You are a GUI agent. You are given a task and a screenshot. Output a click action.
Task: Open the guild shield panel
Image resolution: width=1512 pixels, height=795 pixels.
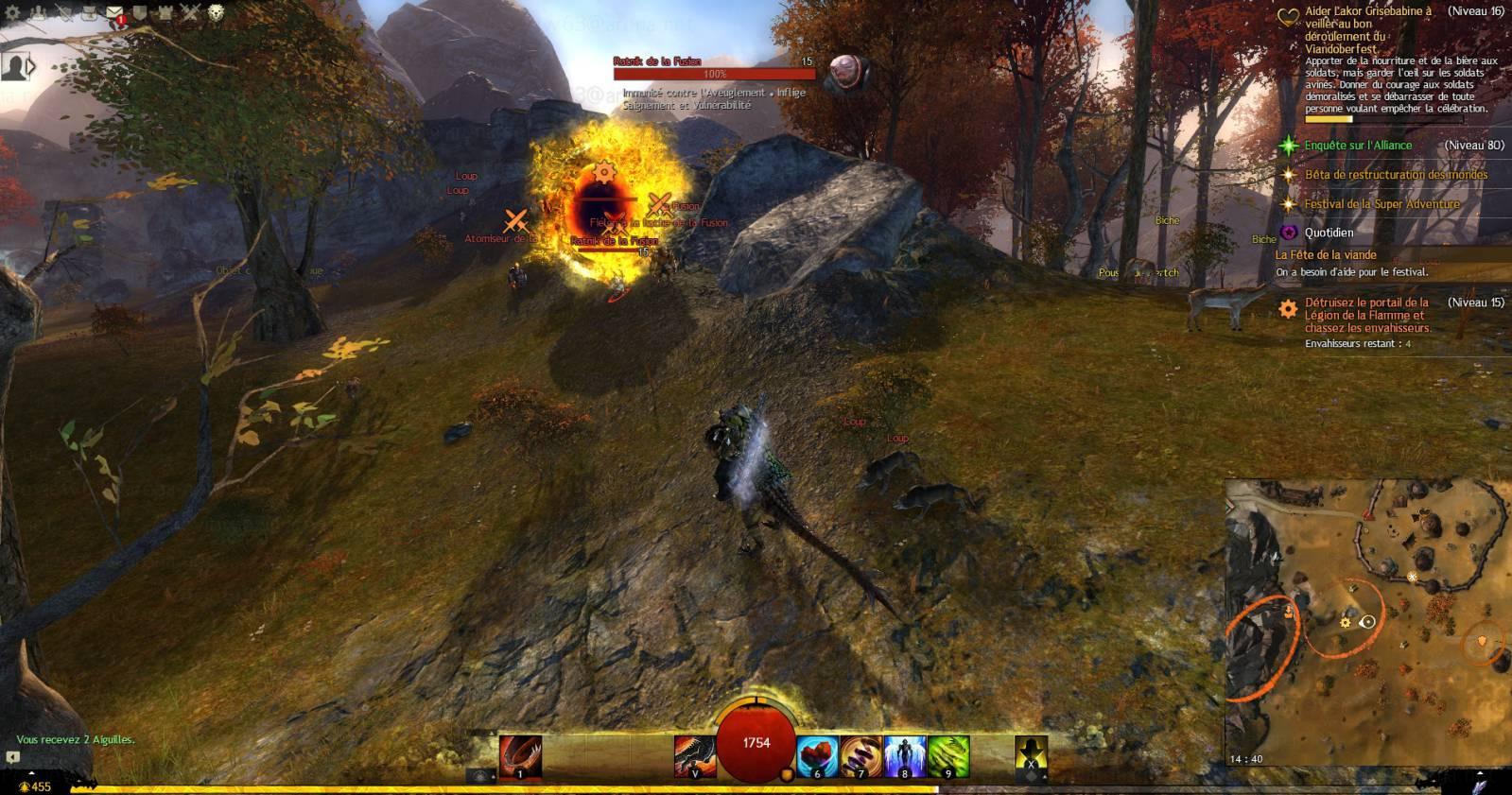tap(139, 12)
